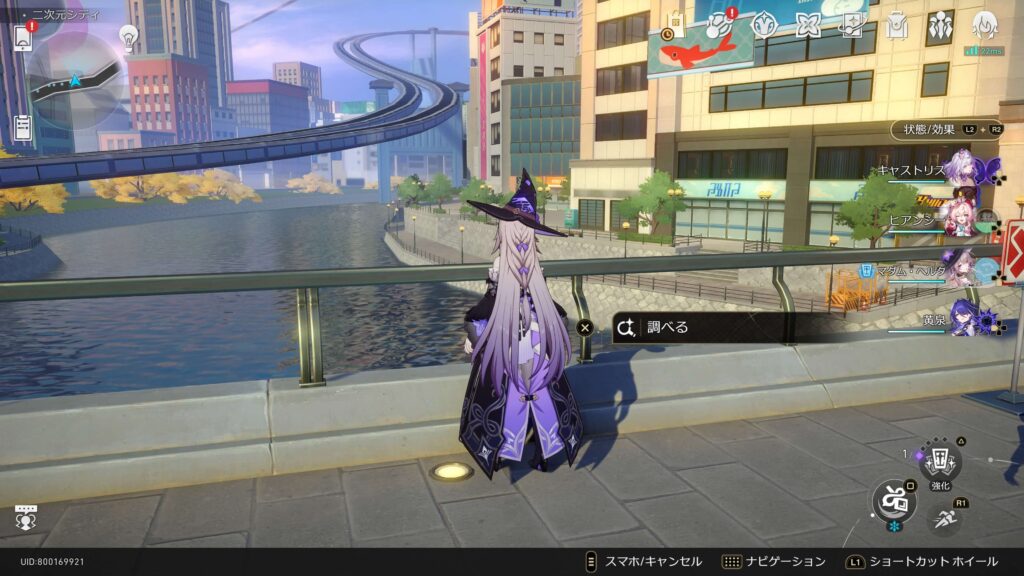Image resolution: width=1024 pixels, height=576 pixels.
Task: Switch to party member ヒアンシー
Action: pos(960,222)
